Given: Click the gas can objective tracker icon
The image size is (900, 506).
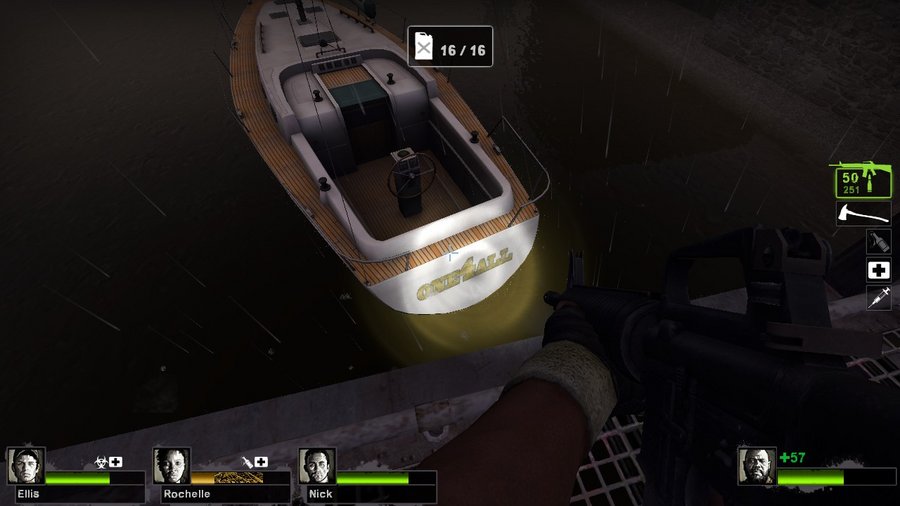Looking at the screenshot, I should coord(424,46).
